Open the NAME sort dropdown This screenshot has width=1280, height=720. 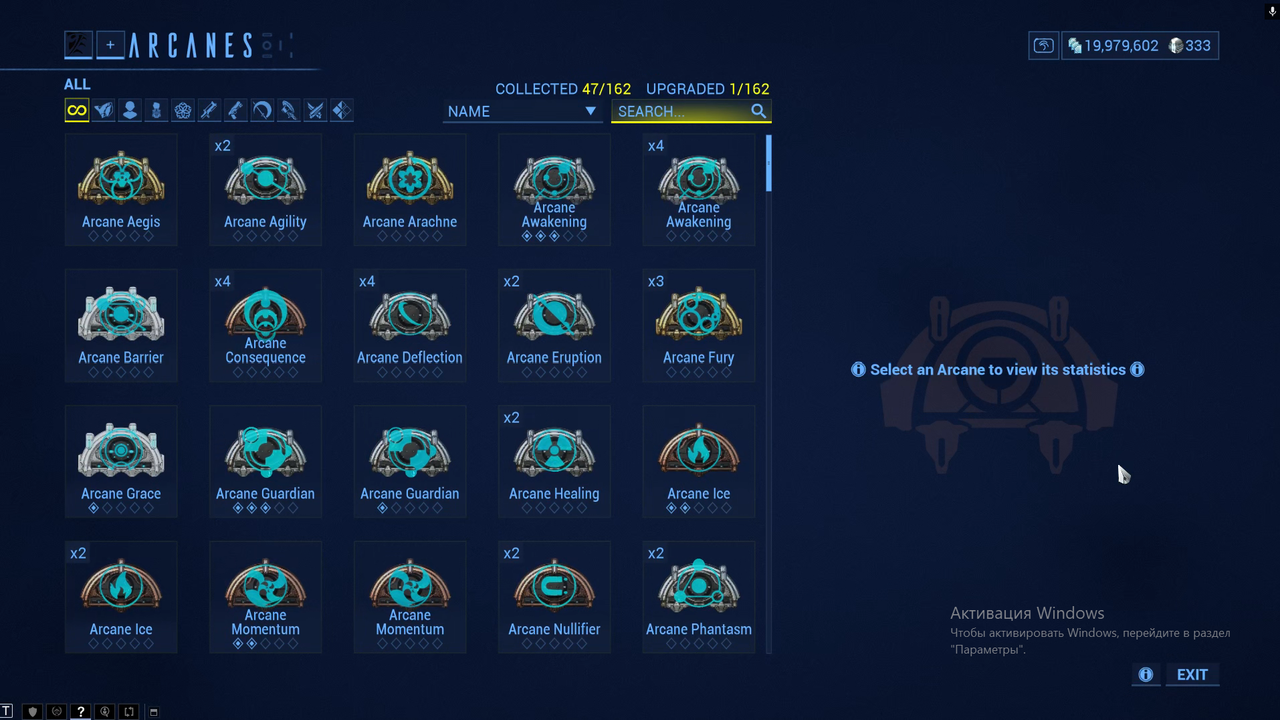pyautogui.click(x=522, y=111)
